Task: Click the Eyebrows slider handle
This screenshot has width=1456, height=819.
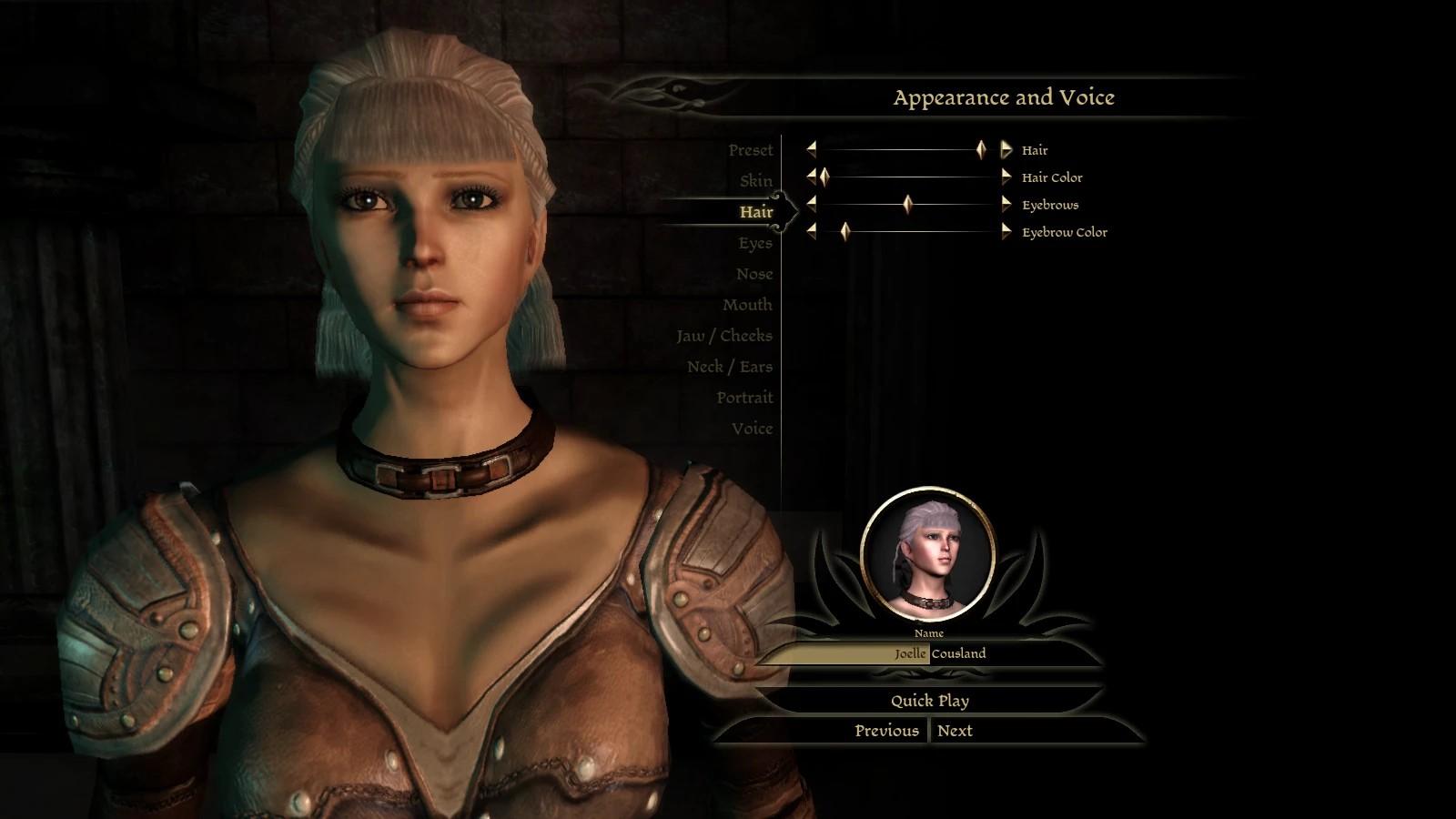Action: click(907, 205)
